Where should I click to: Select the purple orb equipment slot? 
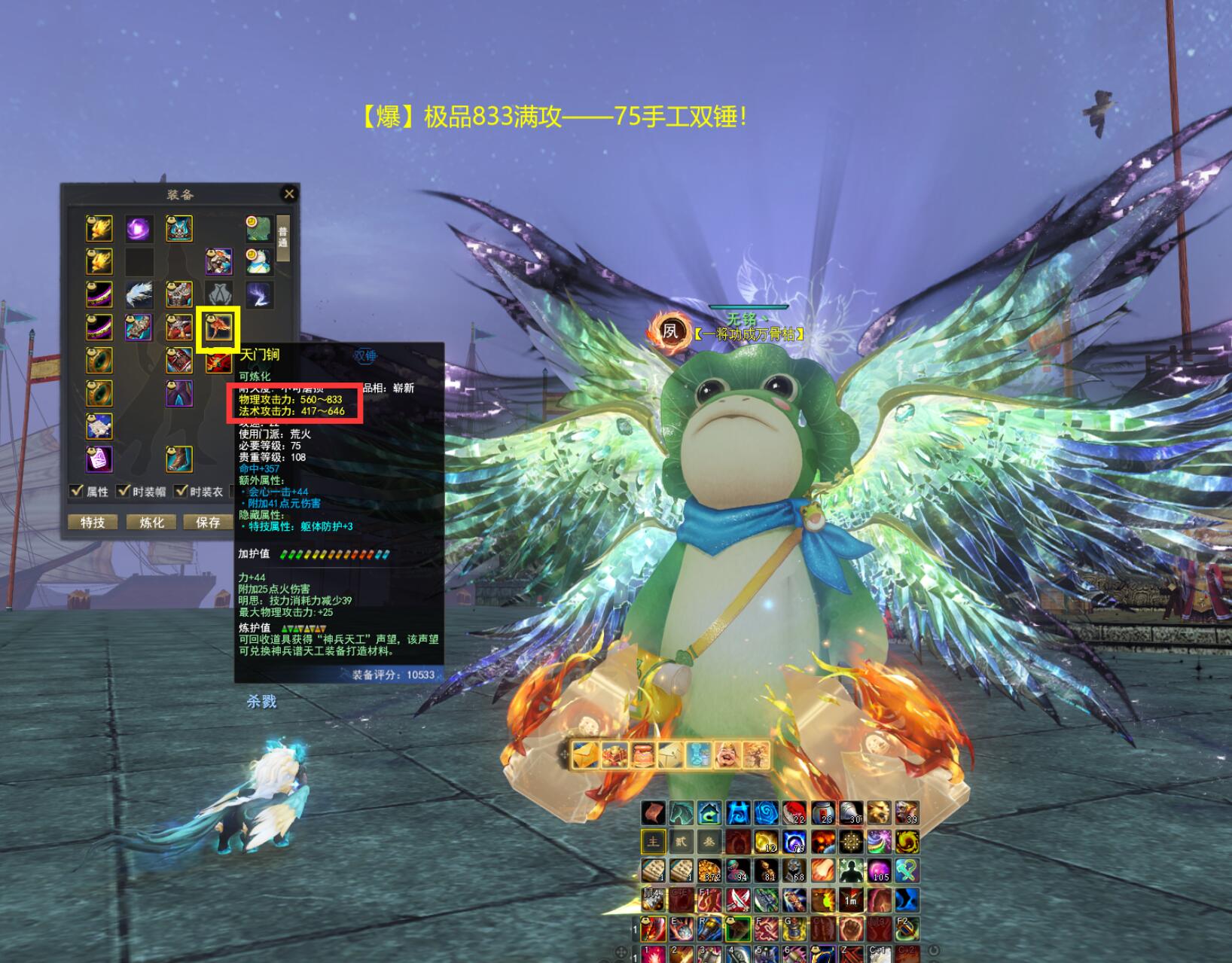pyautogui.click(x=139, y=228)
